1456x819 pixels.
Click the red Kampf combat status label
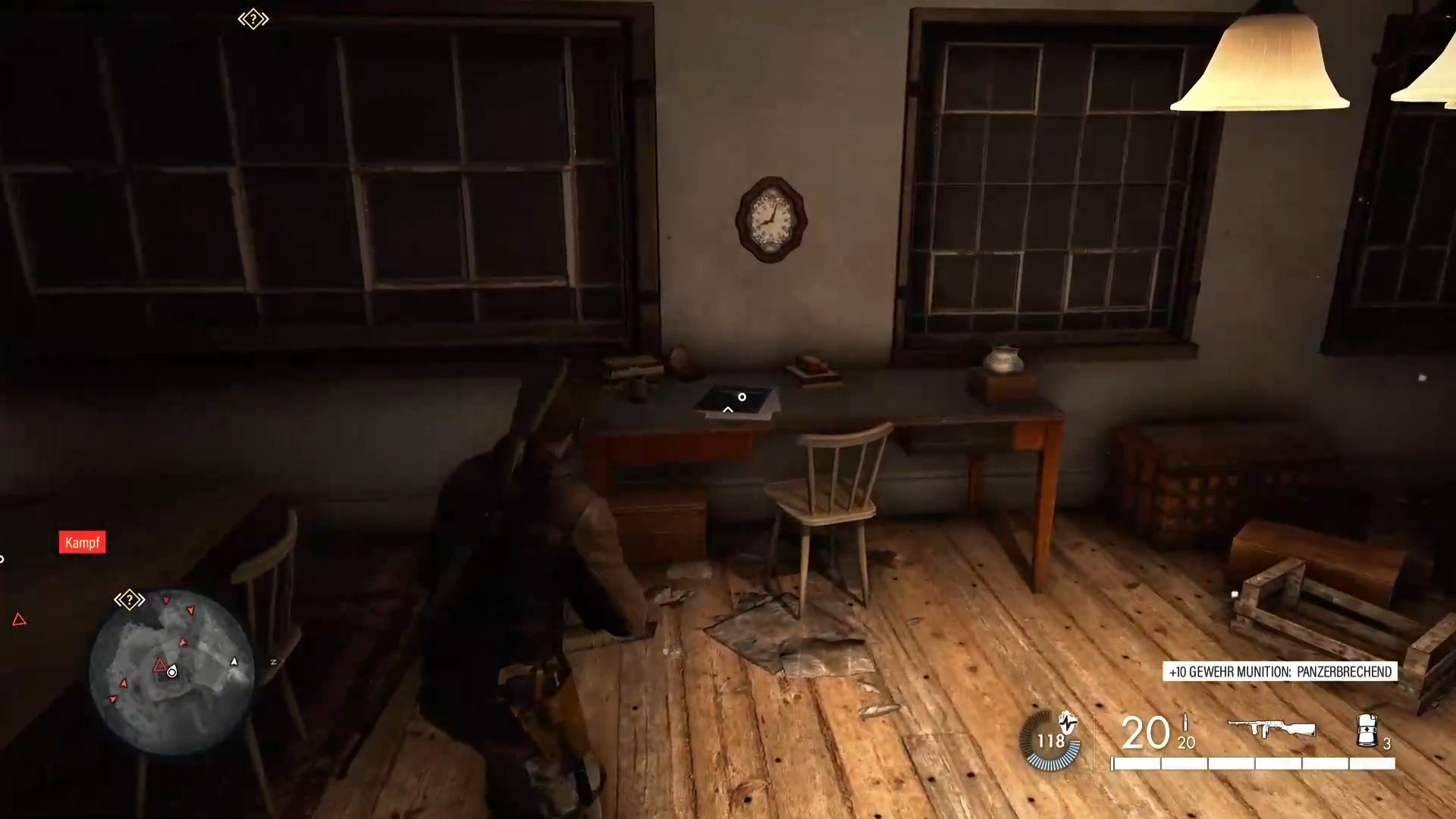tap(82, 542)
